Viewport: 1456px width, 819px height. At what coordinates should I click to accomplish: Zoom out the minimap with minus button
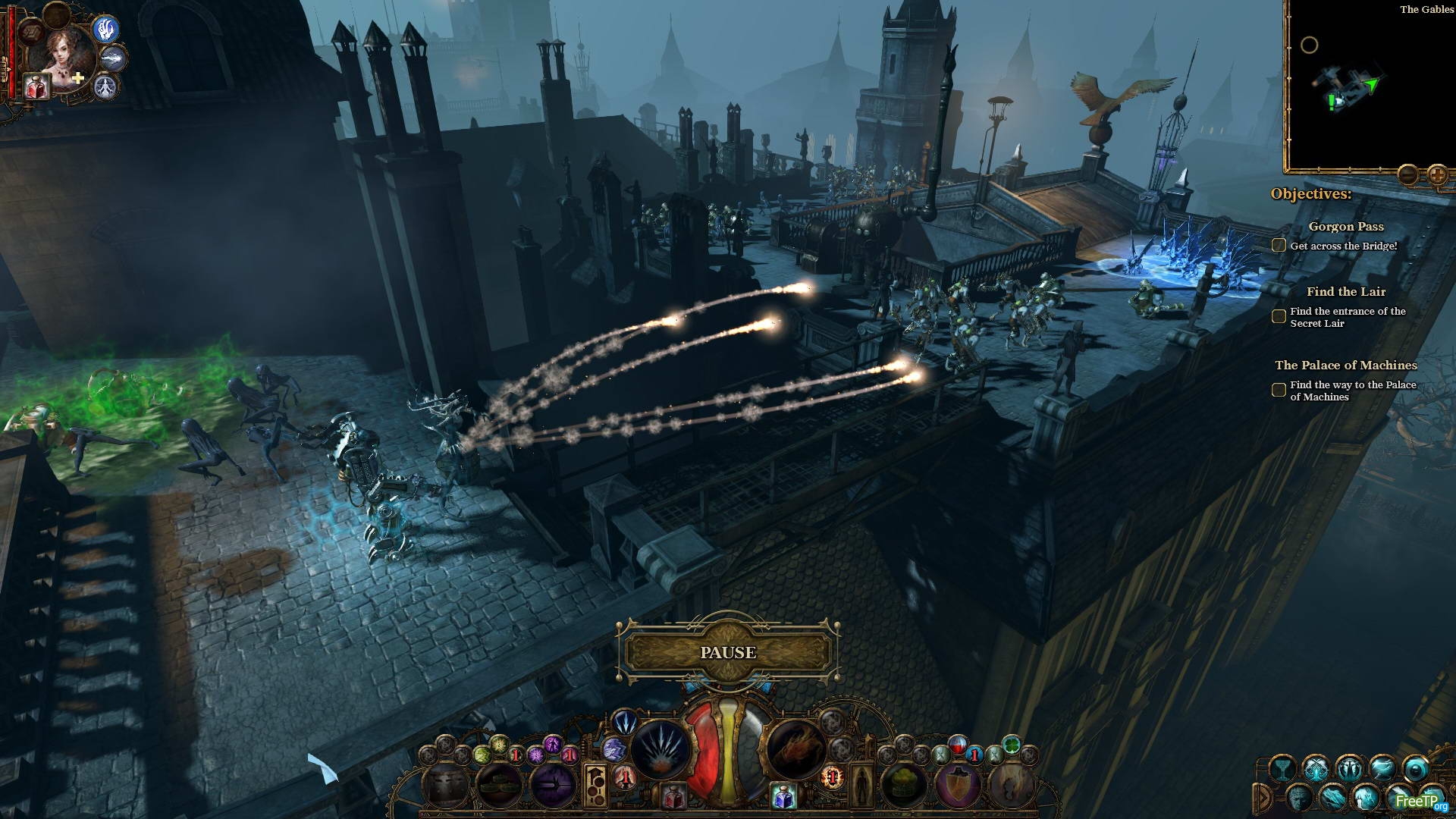coord(1407,175)
